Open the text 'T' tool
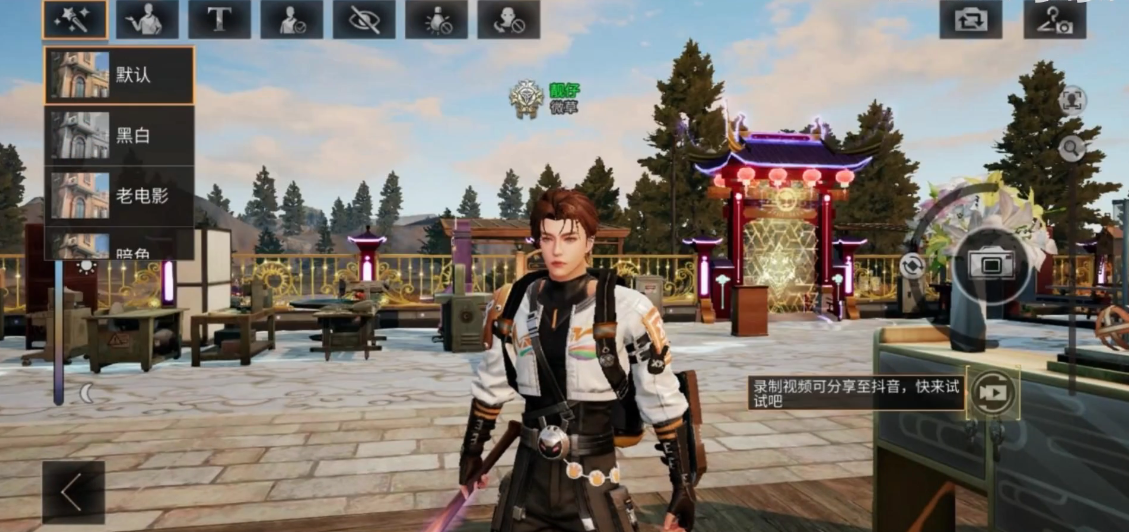 coord(219,19)
